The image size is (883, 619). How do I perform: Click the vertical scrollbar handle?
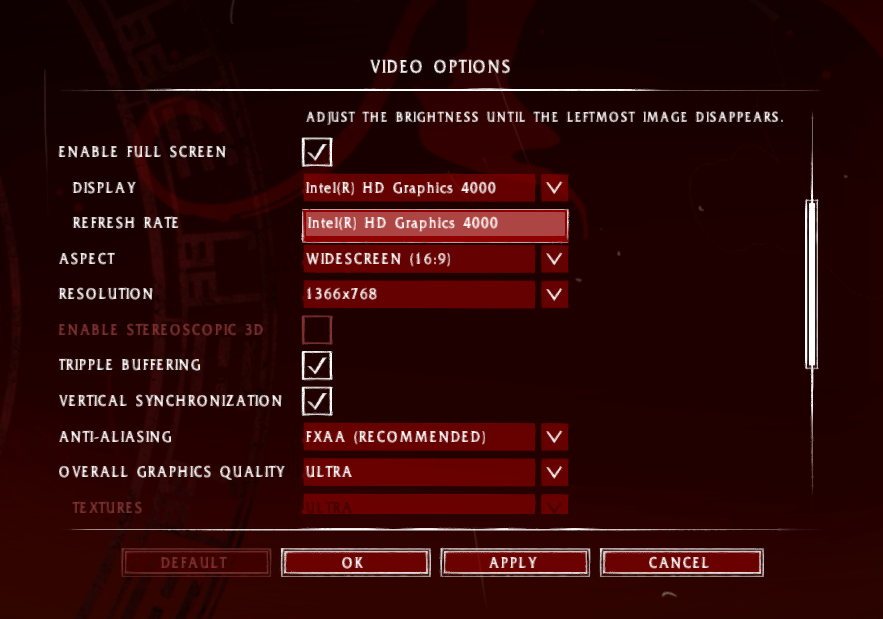tap(811, 285)
